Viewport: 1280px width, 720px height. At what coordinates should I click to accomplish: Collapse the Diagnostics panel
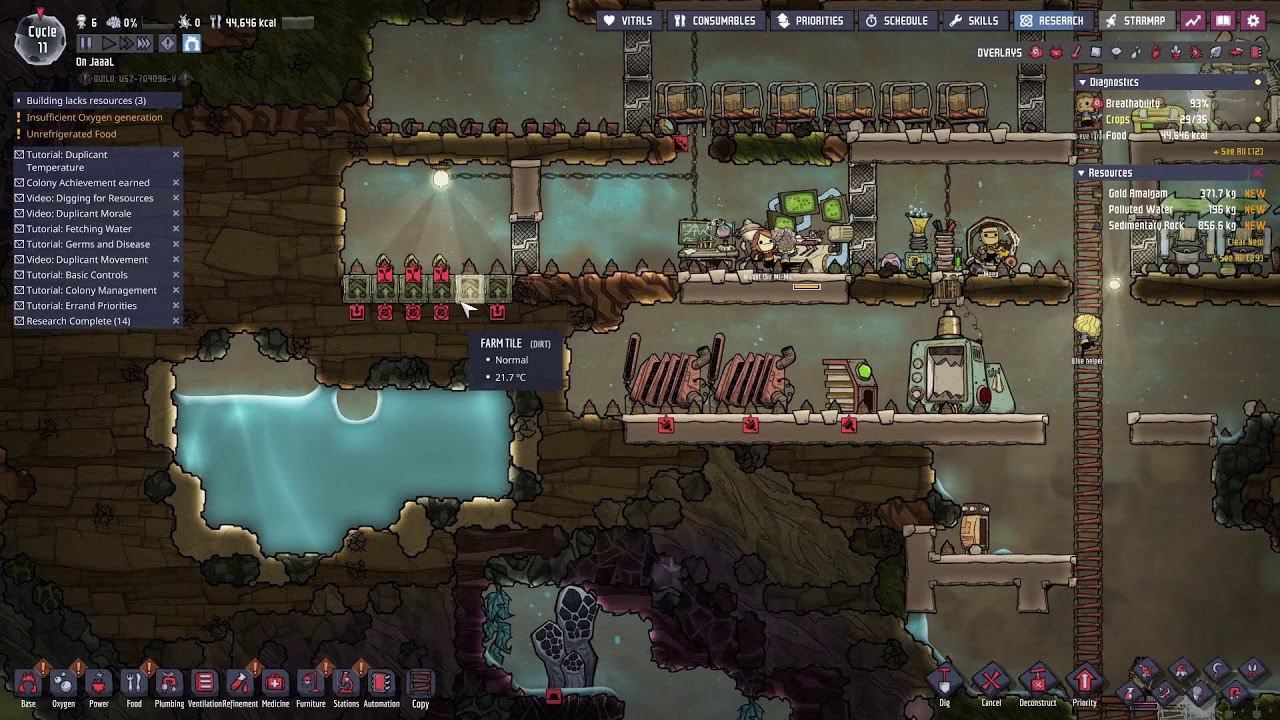coord(1082,82)
